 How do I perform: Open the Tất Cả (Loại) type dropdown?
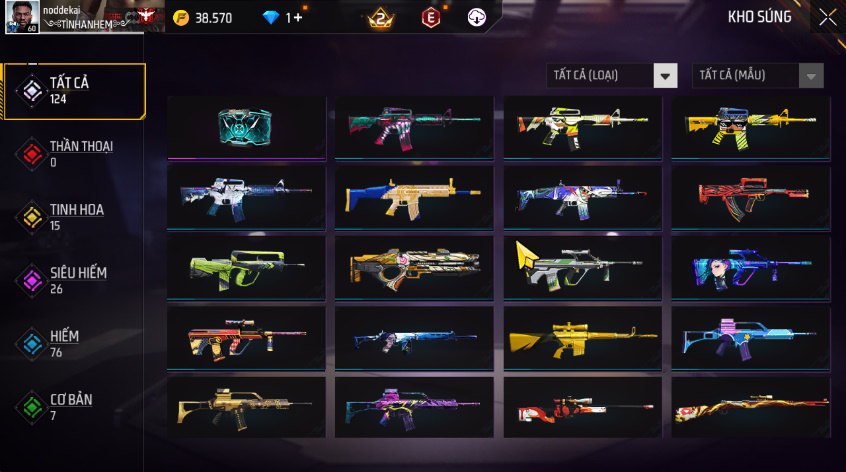tap(612, 76)
